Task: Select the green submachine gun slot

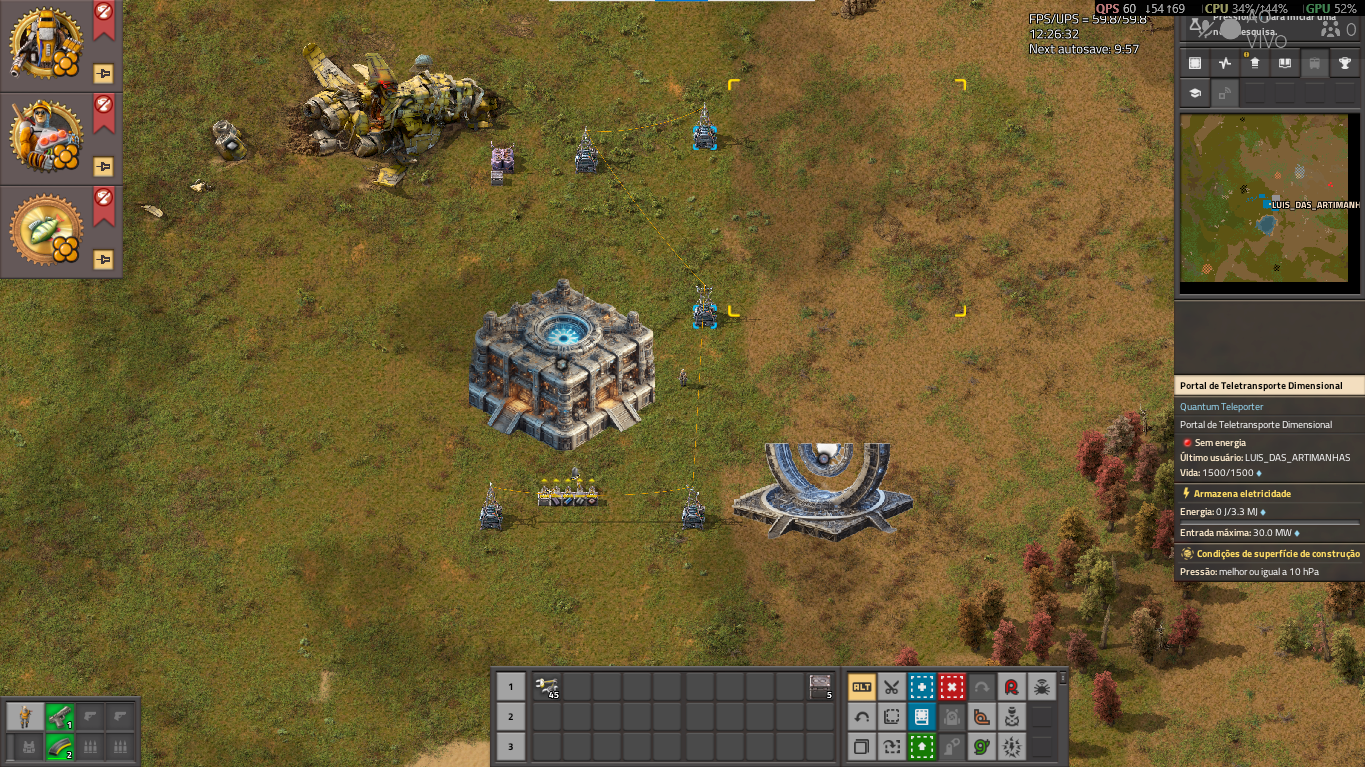Action: coord(60,716)
